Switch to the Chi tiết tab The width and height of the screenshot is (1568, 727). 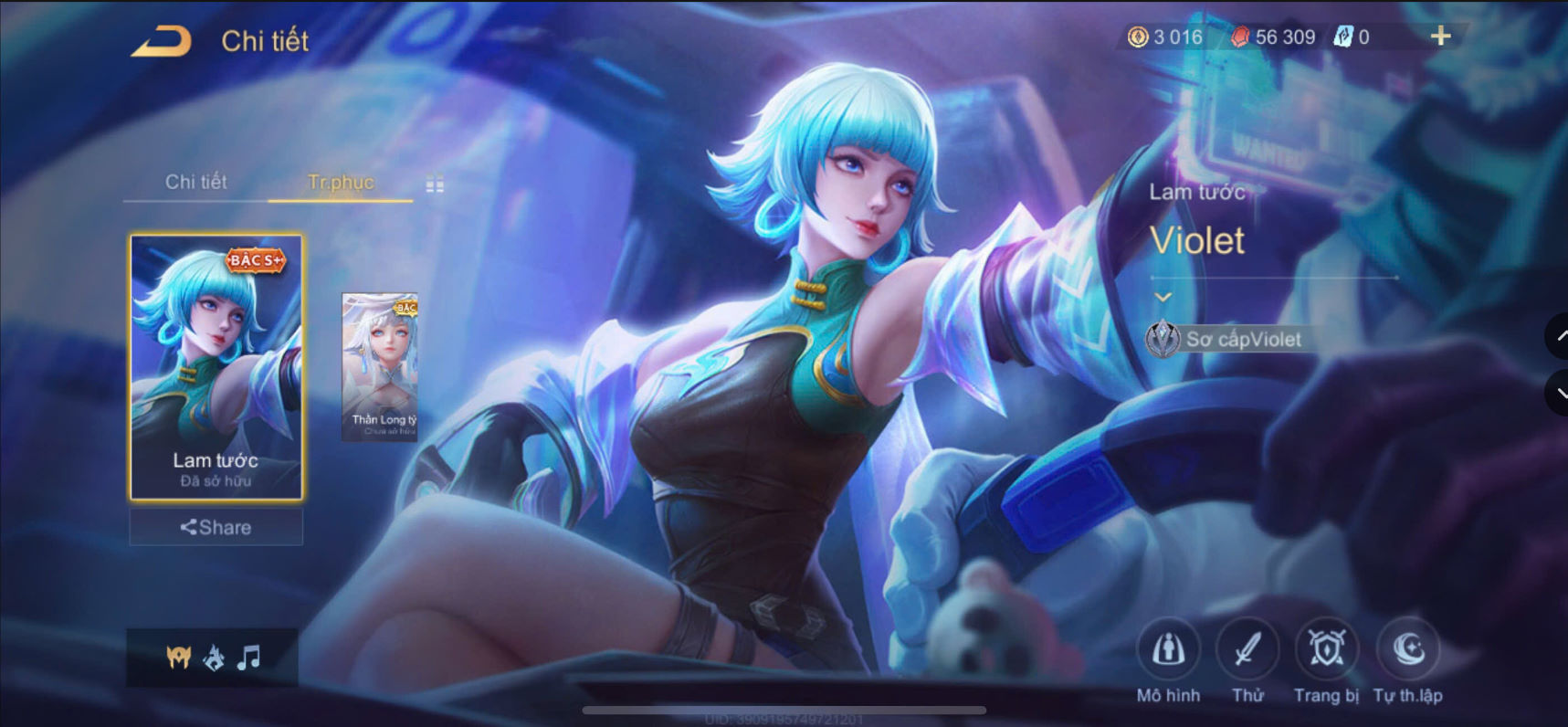pyautogui.click(x=195, y=183)
